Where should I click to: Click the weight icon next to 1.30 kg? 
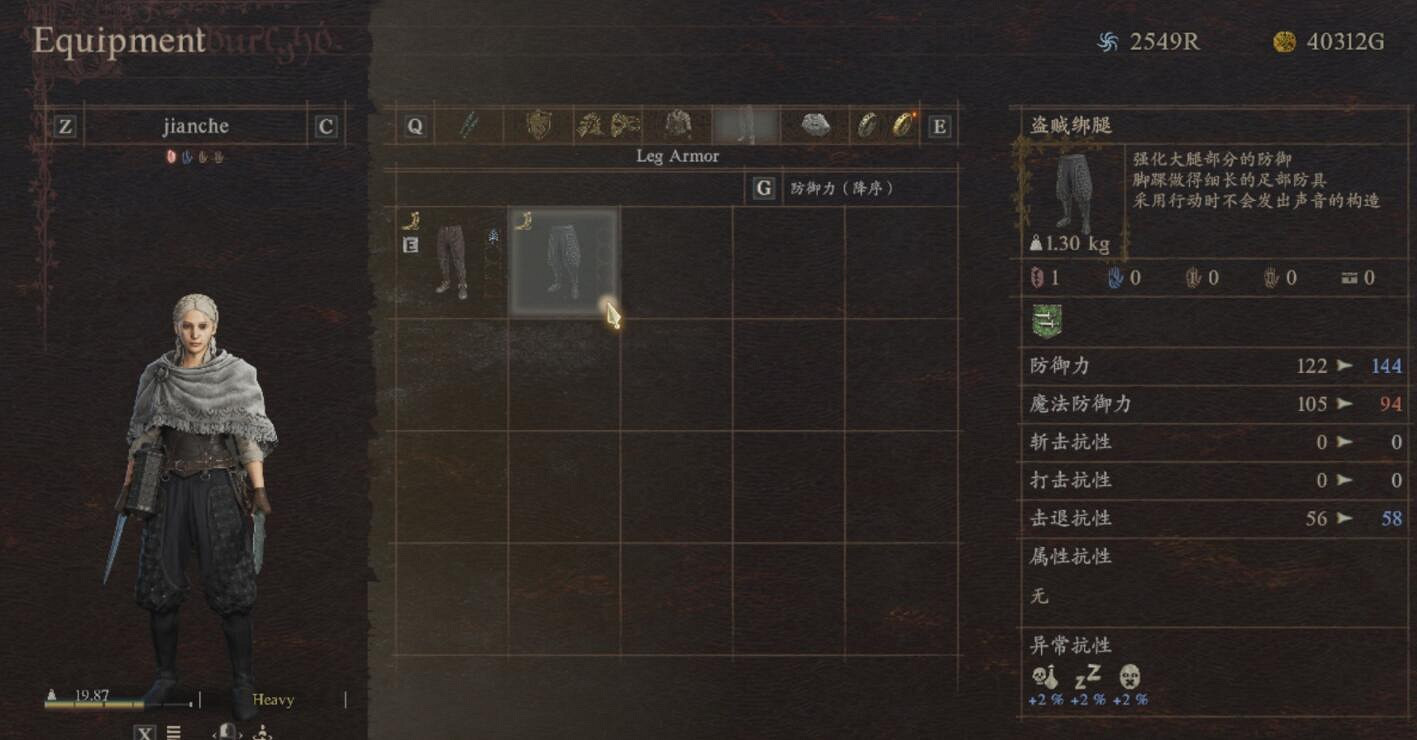pos(1038,243)
